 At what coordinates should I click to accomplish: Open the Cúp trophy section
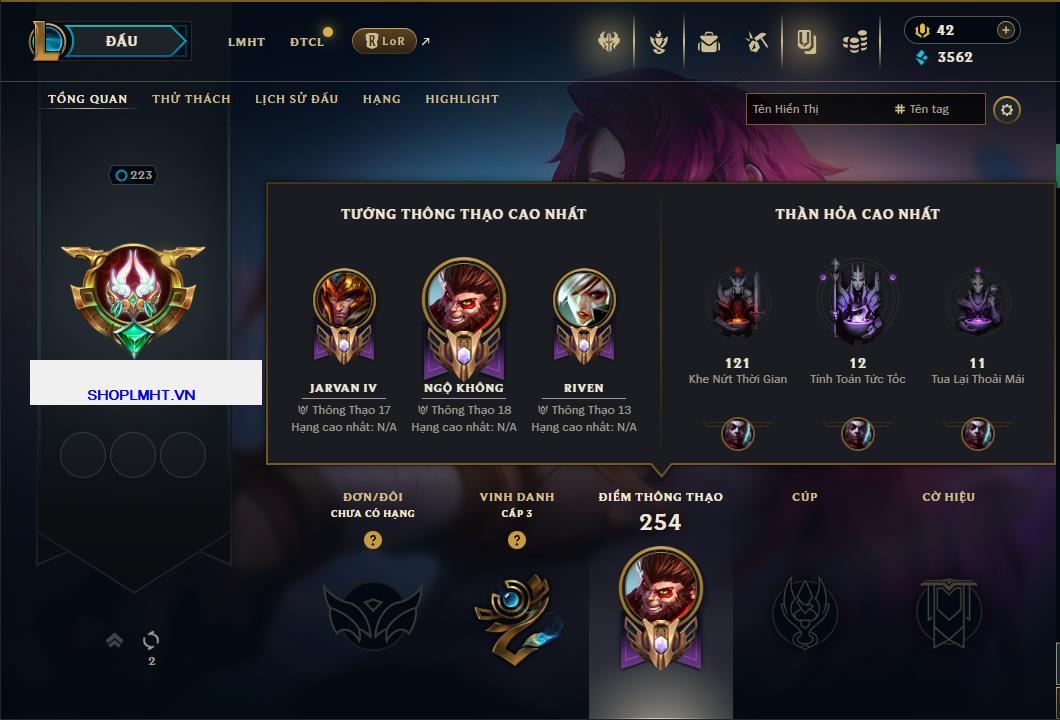pos(804,610)
